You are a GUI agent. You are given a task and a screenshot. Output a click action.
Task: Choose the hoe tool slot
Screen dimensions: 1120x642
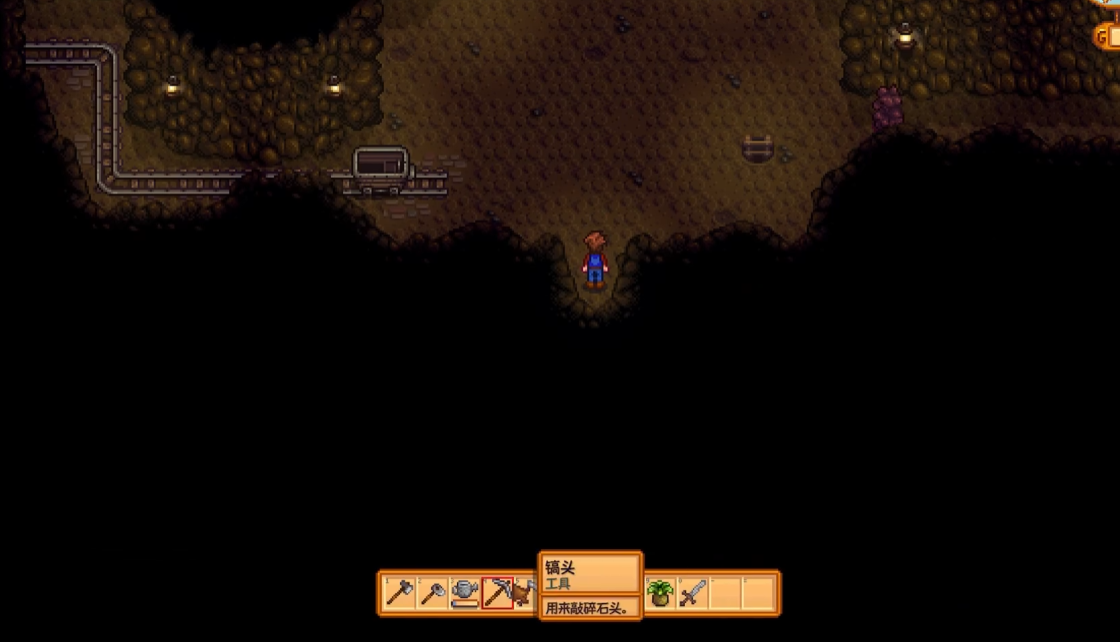(x=432, y=593)
